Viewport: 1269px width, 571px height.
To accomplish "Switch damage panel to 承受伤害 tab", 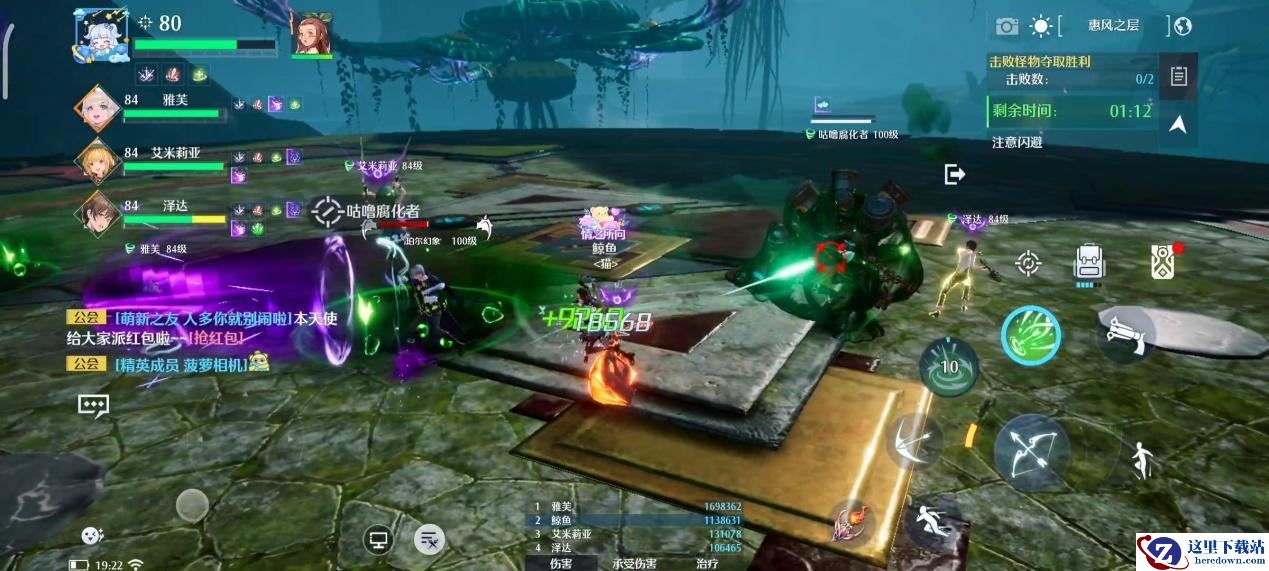I will coord(634,563).
